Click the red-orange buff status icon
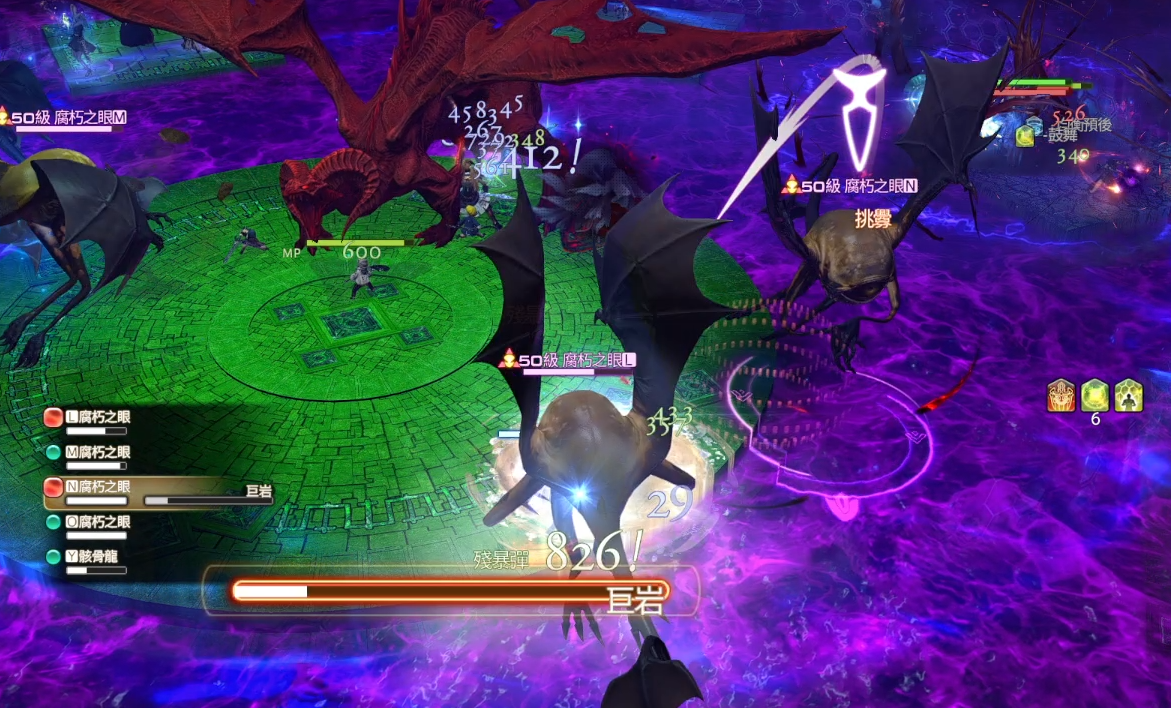Viewport: 1171px width, 708px height. [1061, 395]
